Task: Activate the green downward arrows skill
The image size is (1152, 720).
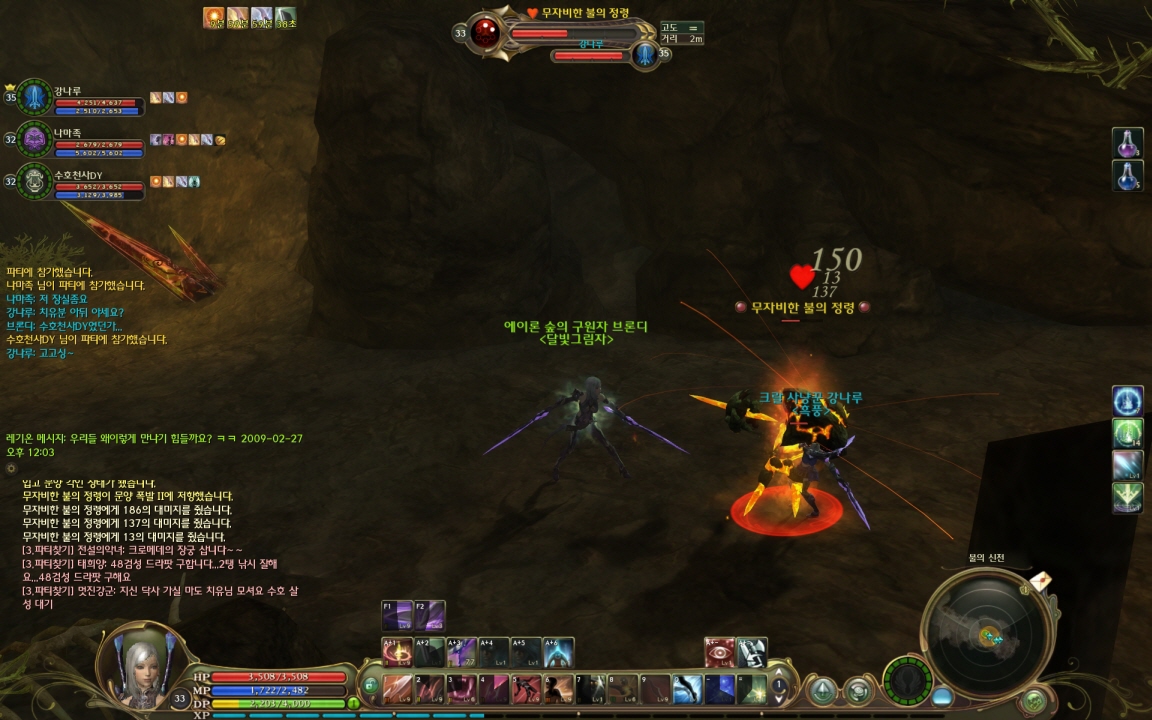Action: [x=1128, y=497]
